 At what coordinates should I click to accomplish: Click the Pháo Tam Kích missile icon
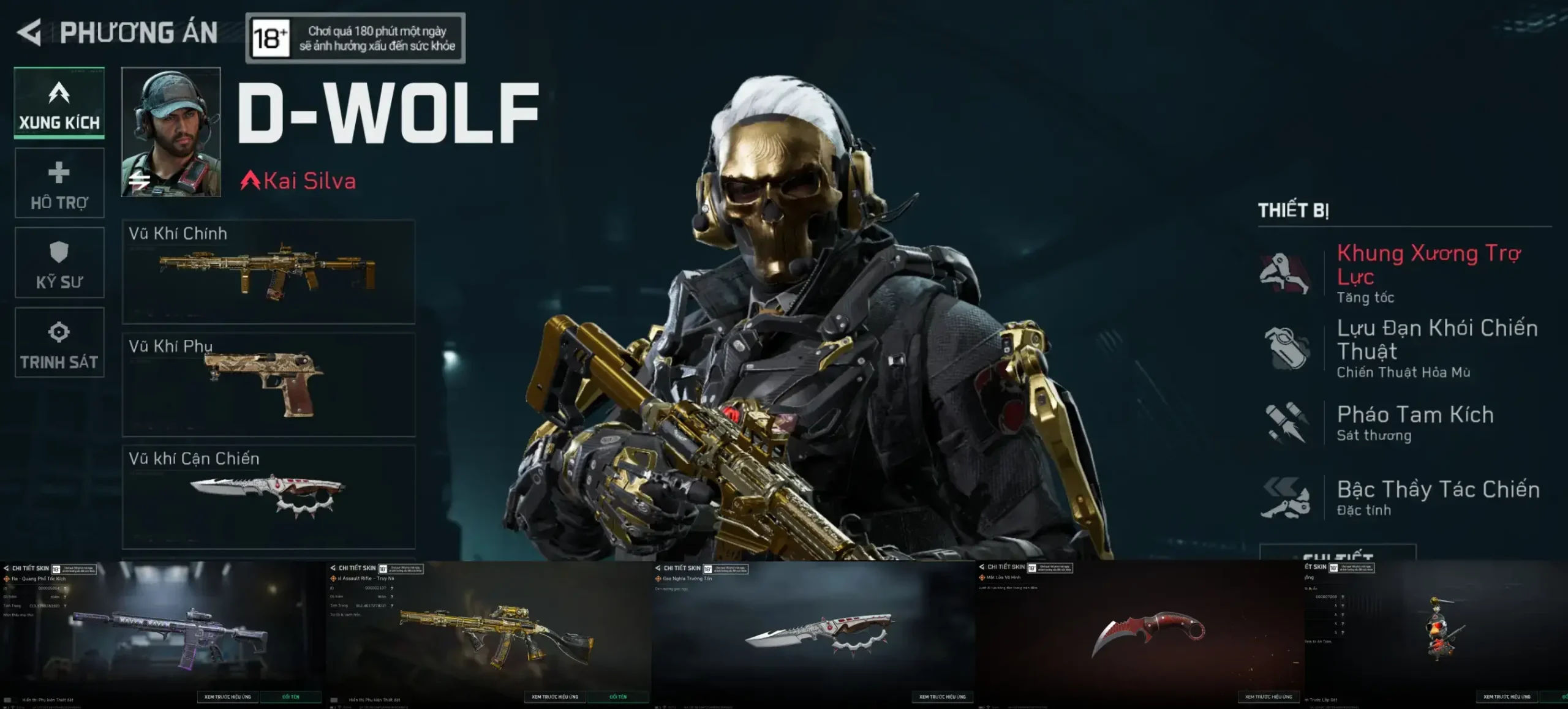click(x=1286, y=422)
